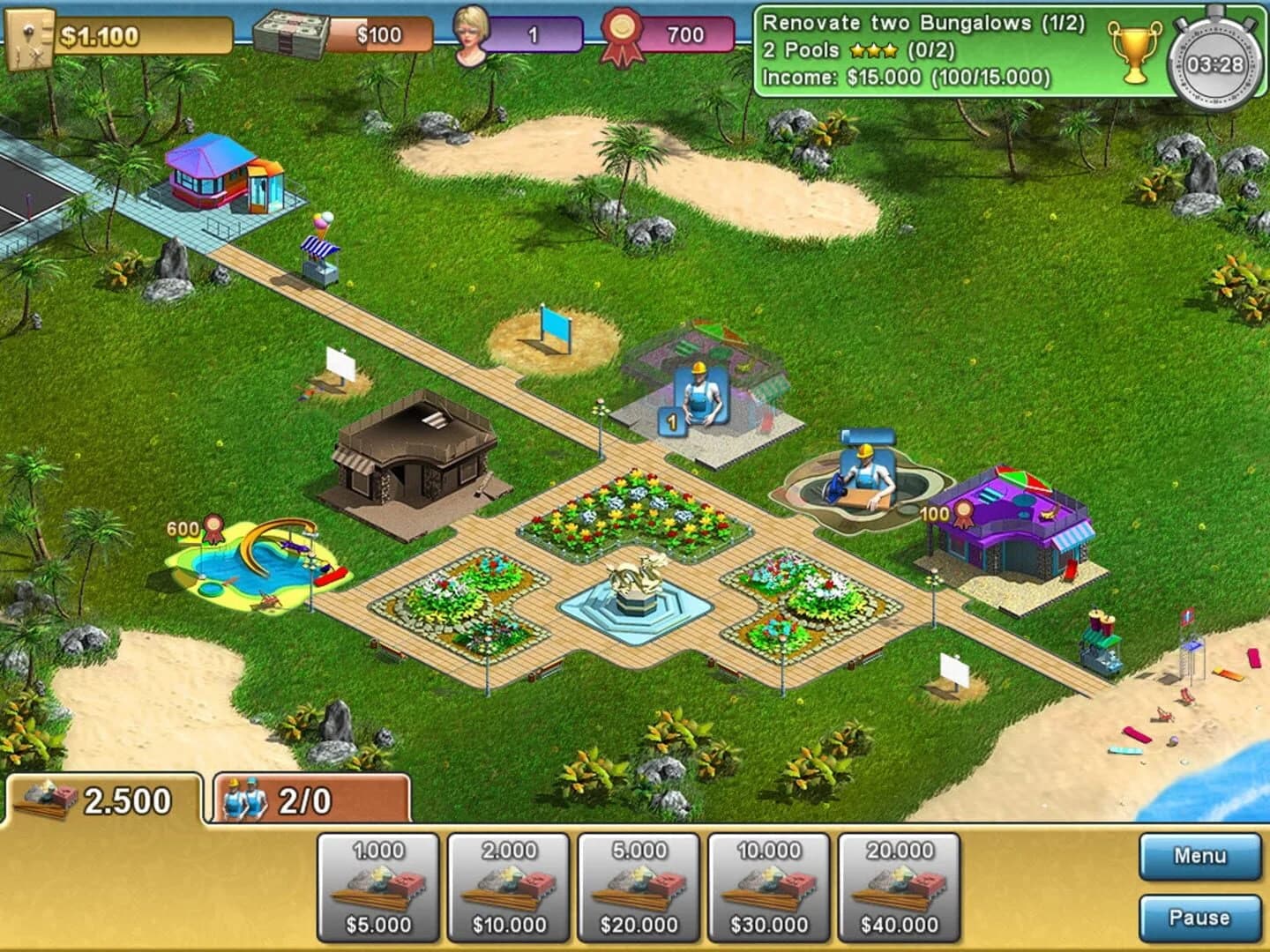Pause the game
This screenshot has width=1270, height=952.
pos(1199,917)
